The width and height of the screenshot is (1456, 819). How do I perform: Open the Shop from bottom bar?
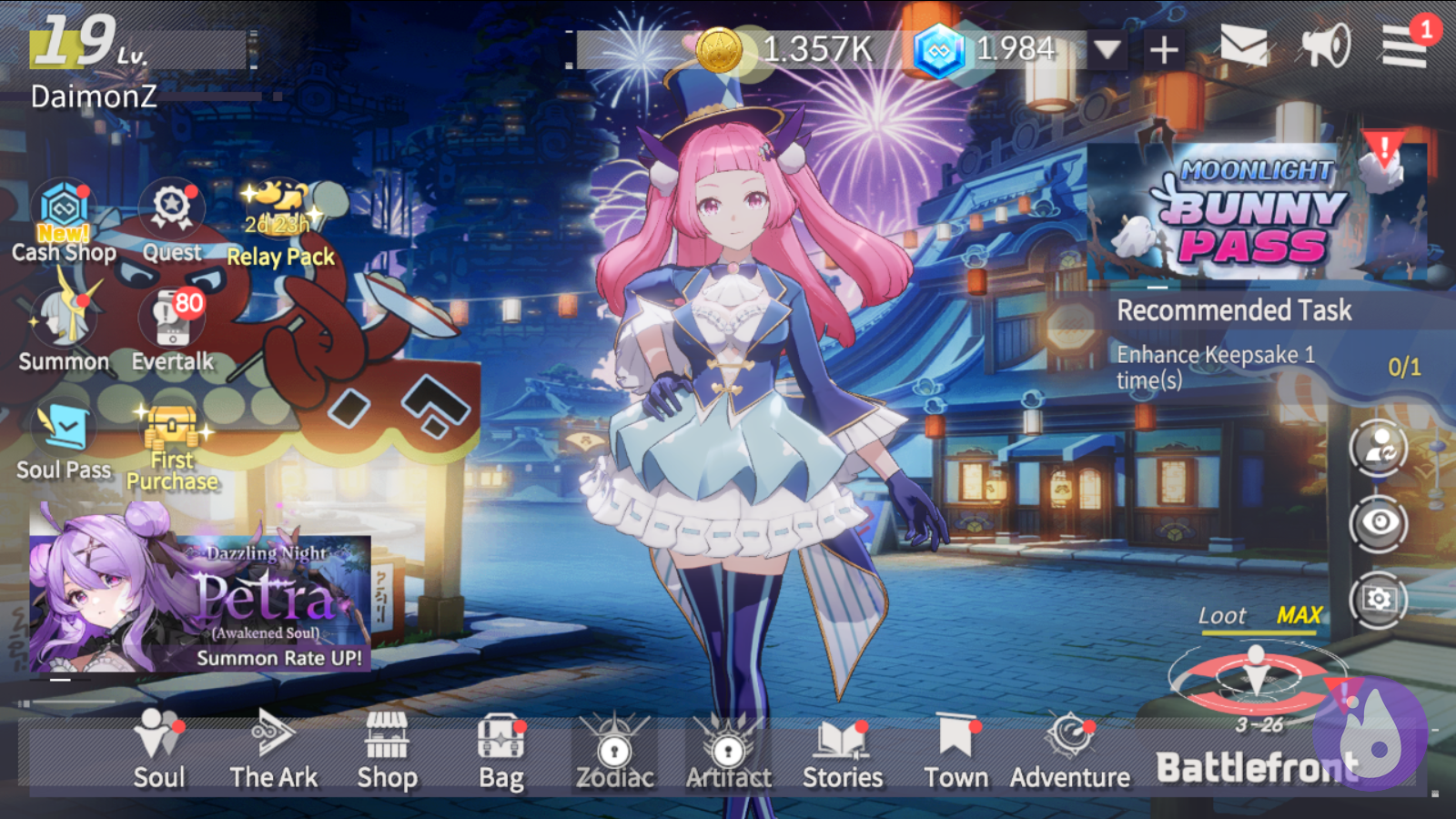387,751
